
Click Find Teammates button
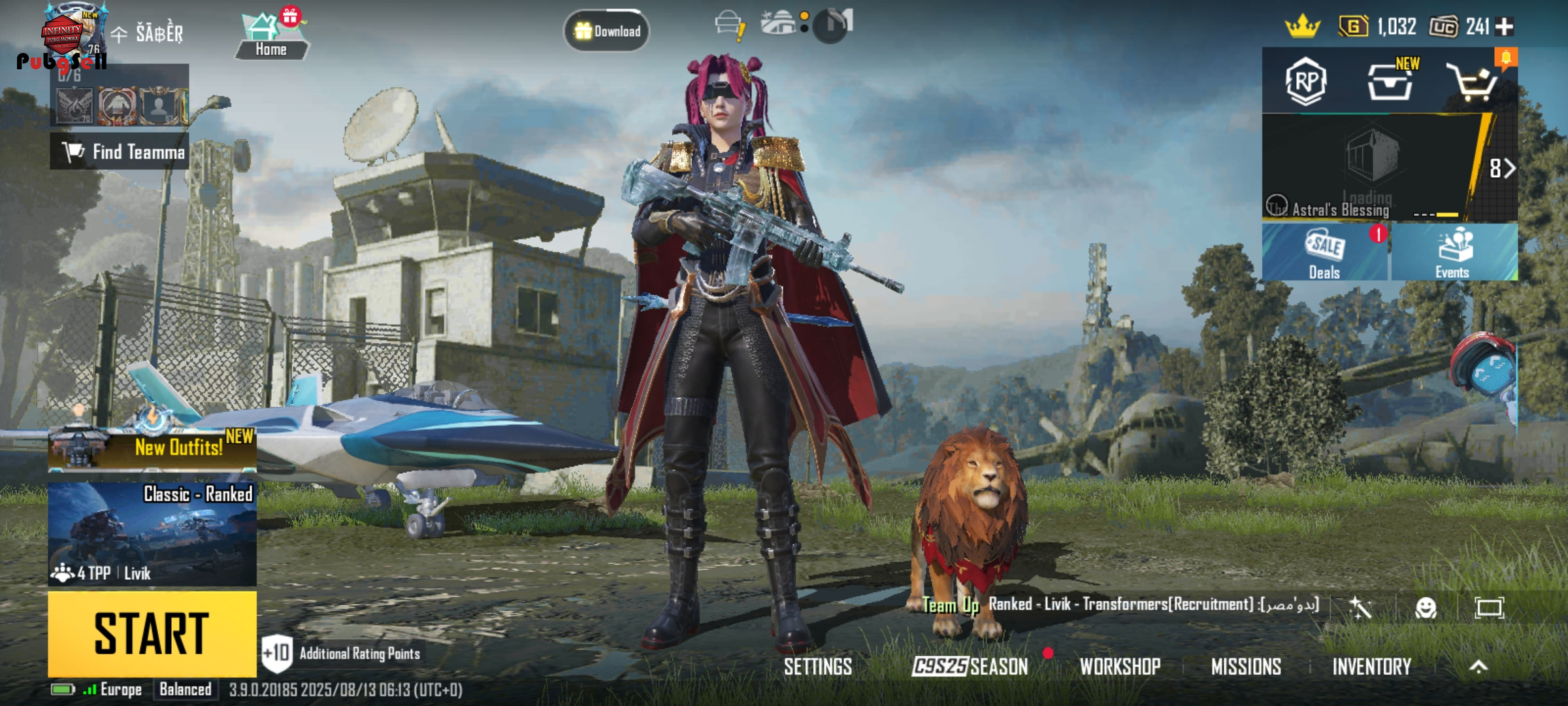[120, 152]
